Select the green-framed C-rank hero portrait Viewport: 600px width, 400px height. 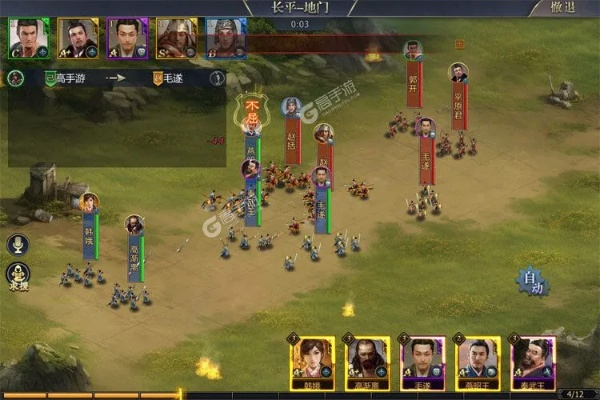point(28,38)
